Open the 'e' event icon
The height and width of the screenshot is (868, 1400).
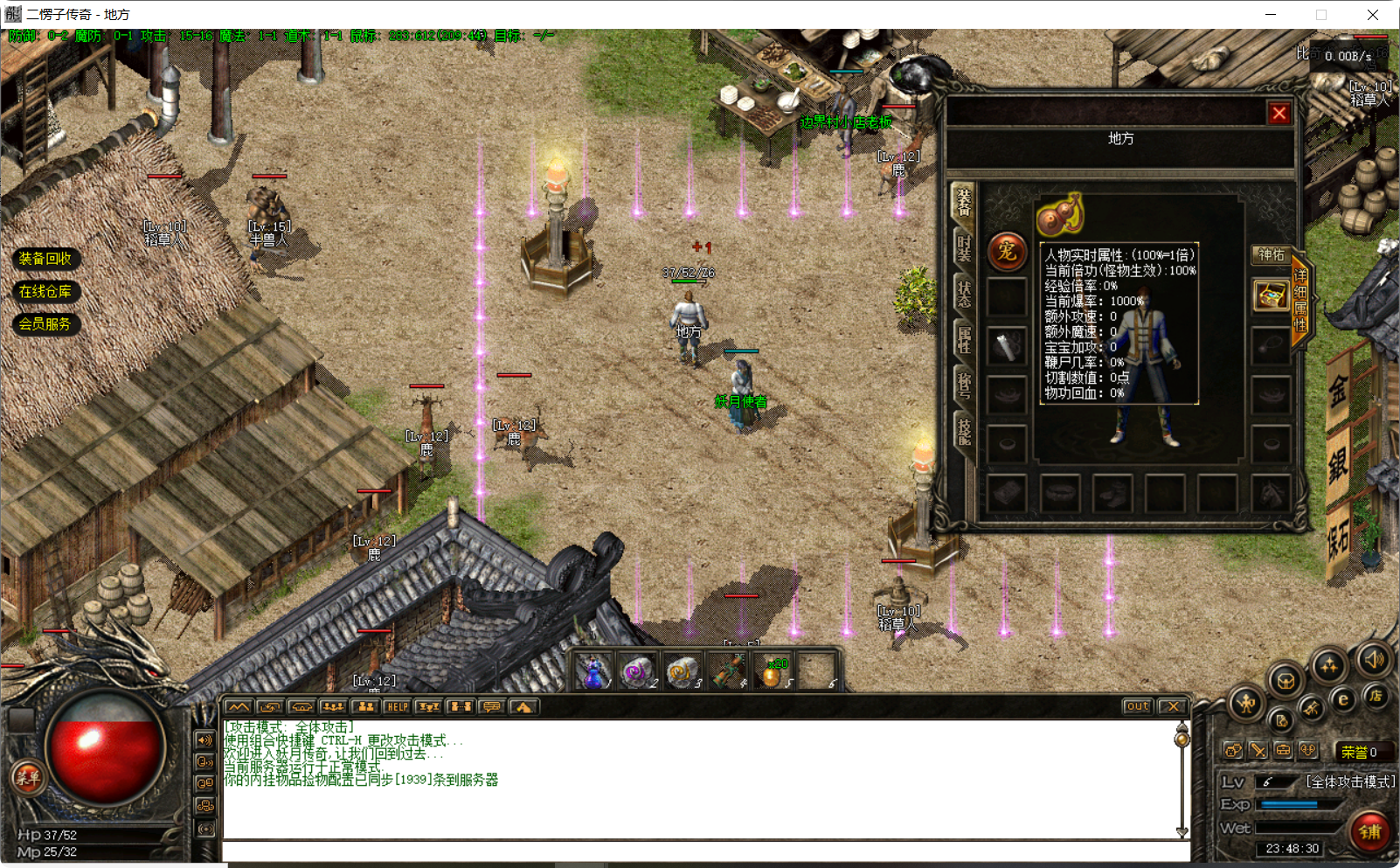[1343, 699]
